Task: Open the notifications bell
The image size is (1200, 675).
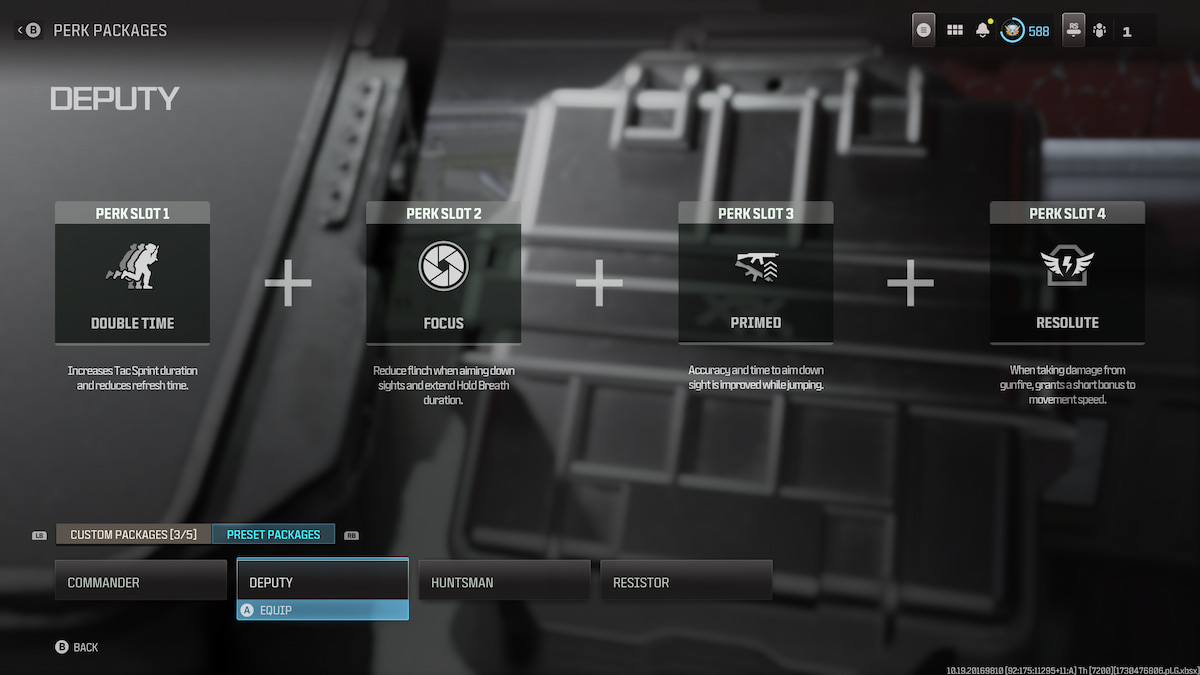Action: coord(982,31)
